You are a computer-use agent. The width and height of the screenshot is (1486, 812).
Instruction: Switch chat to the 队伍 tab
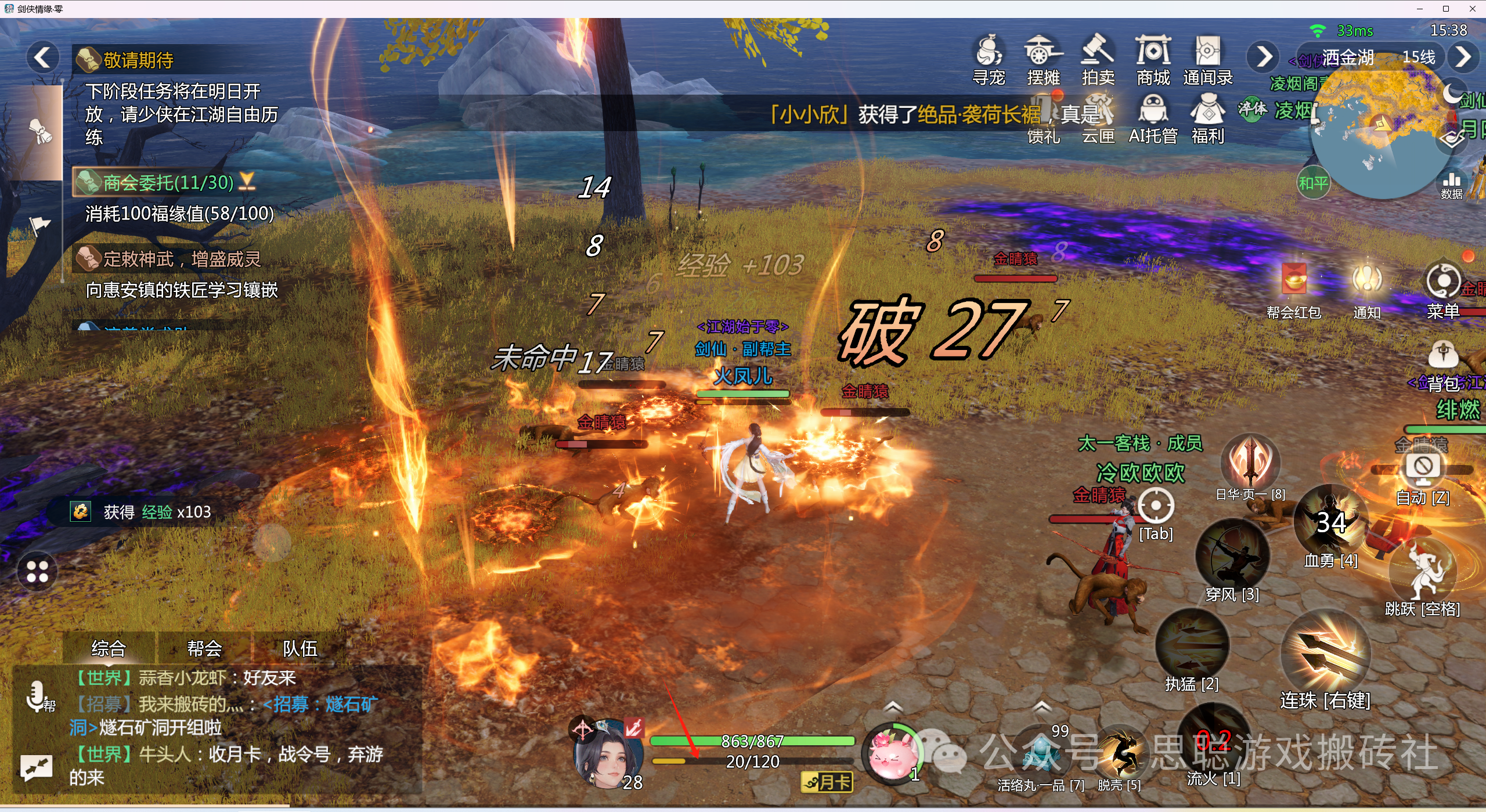click(x=300, y=648)
